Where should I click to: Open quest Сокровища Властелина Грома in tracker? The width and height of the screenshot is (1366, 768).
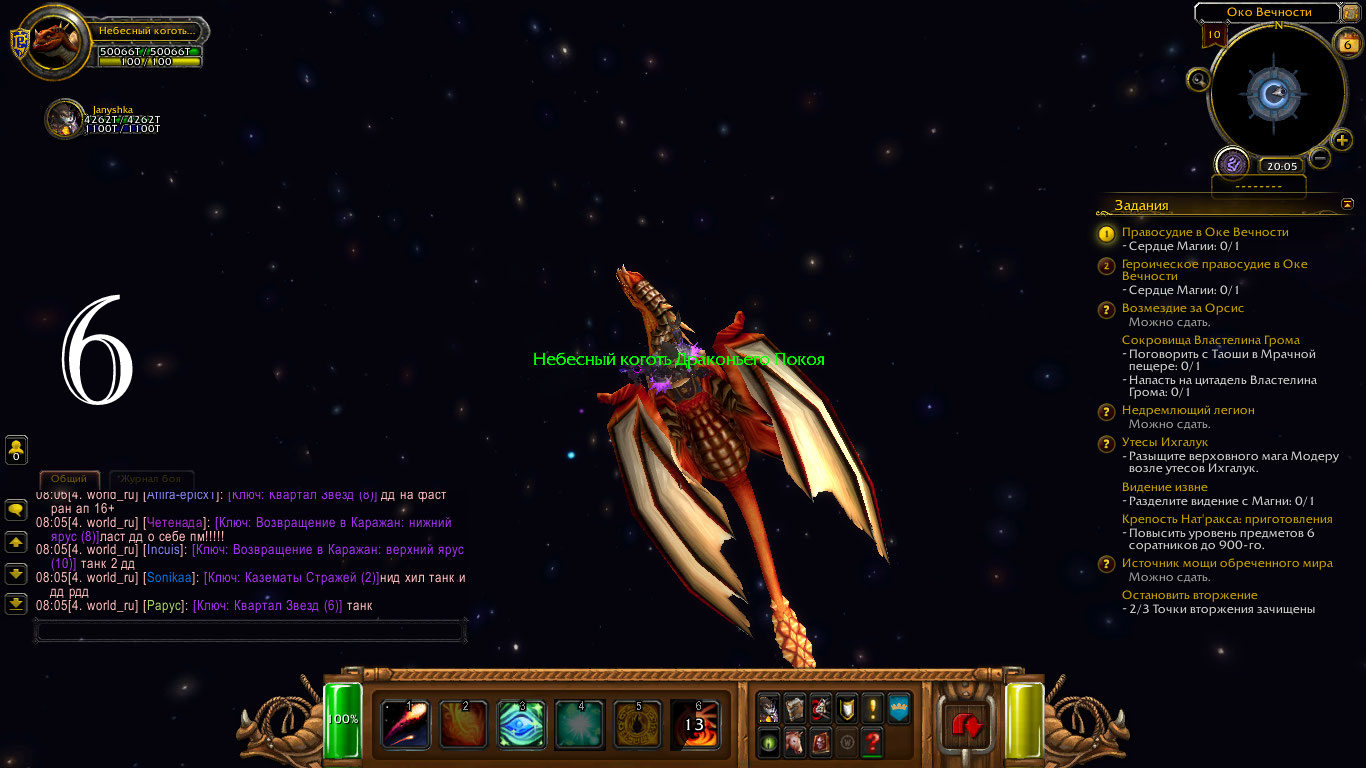coord(1210,340)
